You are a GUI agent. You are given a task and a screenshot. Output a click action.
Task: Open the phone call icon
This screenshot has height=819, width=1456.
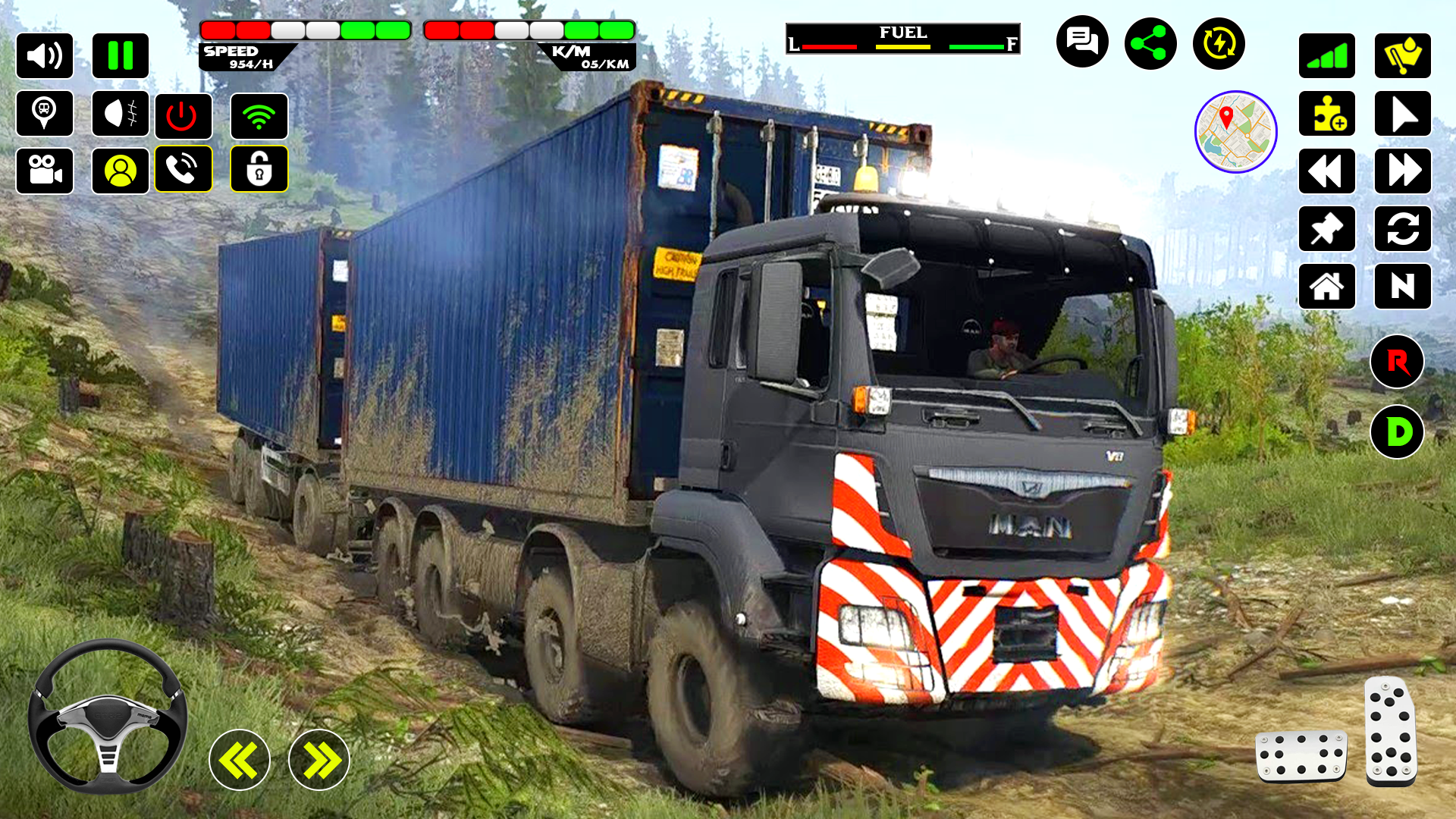coord(184,169)
